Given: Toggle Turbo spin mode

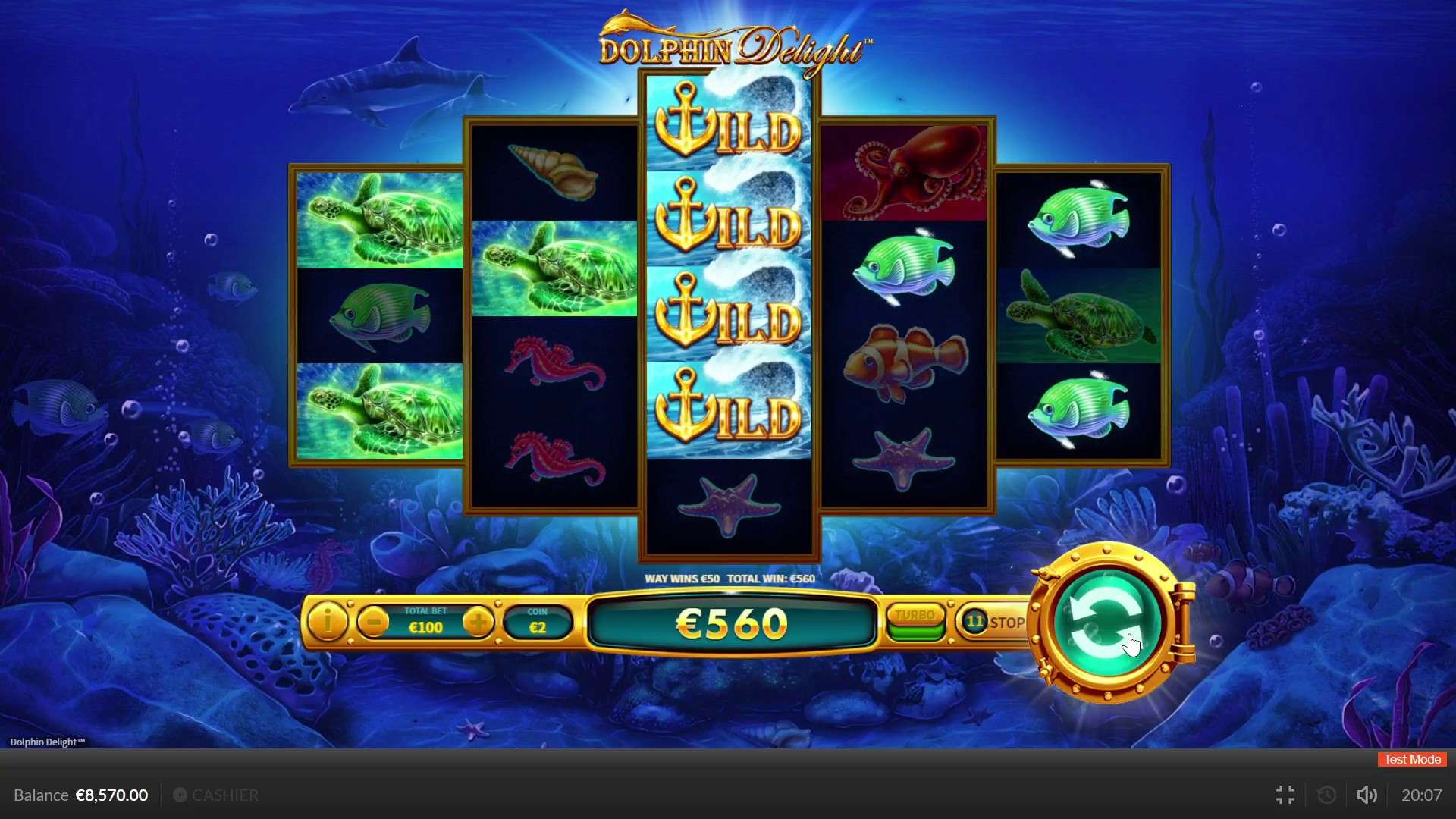Looking at the screenshot, I should tap(915, 623).
